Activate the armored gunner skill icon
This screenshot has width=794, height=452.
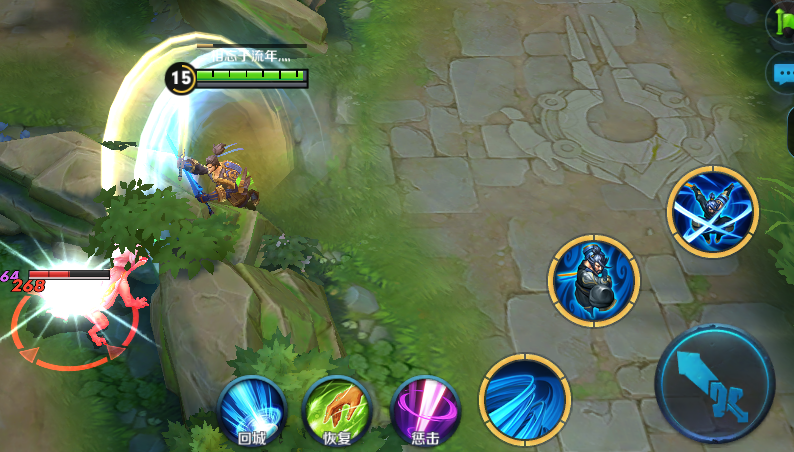pyautogui.click(x=594, y=280)
